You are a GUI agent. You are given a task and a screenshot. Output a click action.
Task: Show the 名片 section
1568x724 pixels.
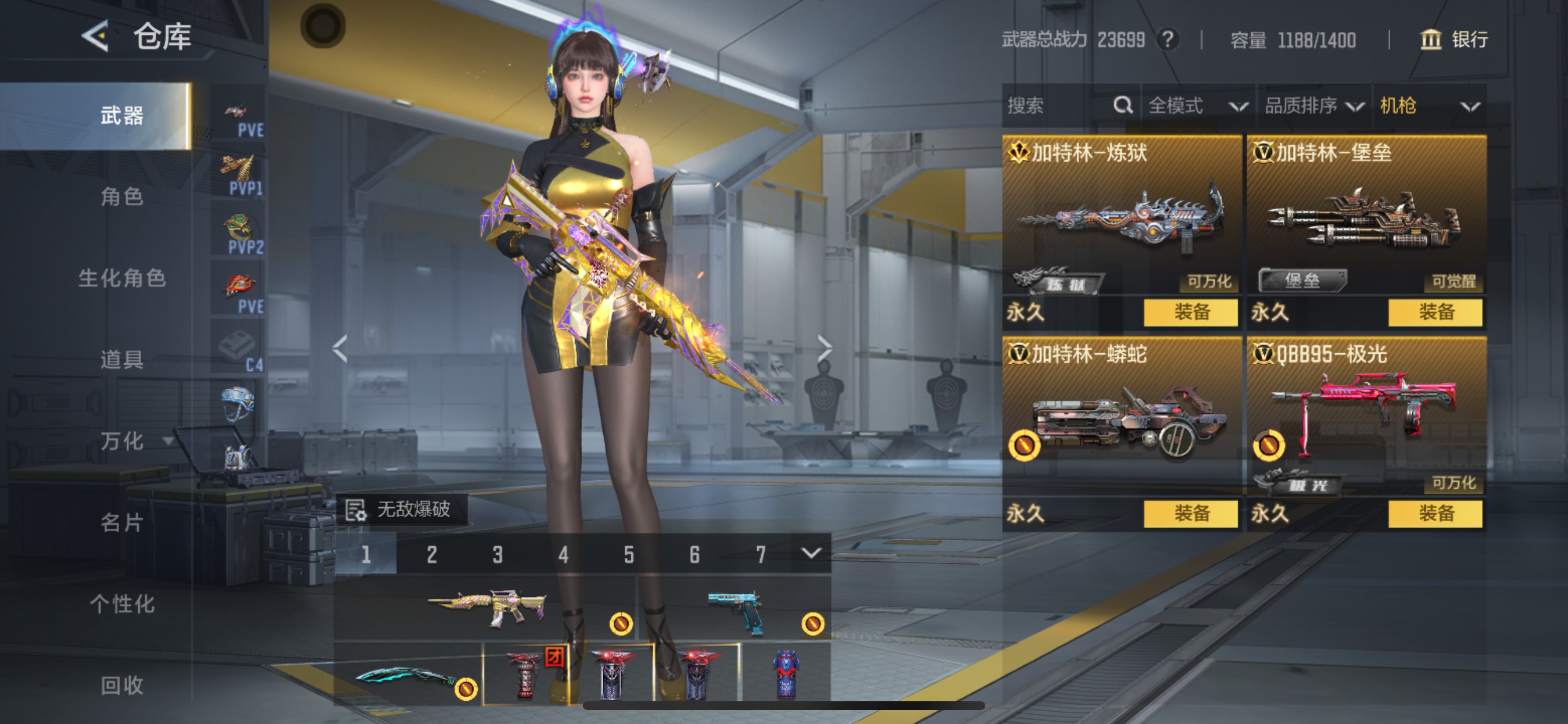(122, 523)
